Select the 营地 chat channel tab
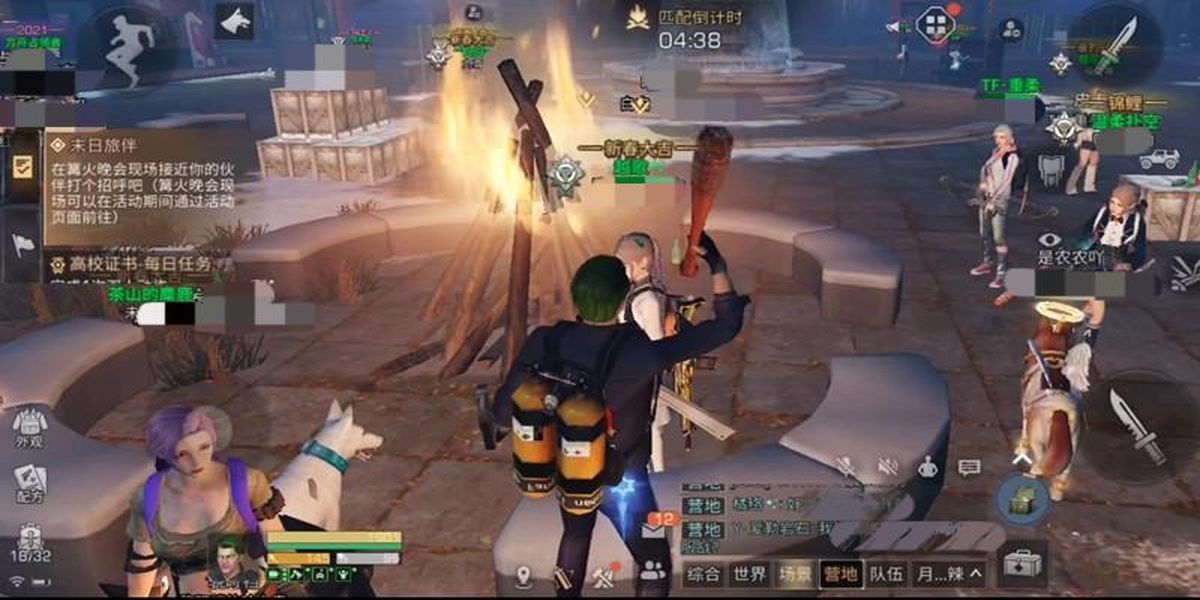Image resolution: width=1200 pixels, height=600 pixels. 840,574
